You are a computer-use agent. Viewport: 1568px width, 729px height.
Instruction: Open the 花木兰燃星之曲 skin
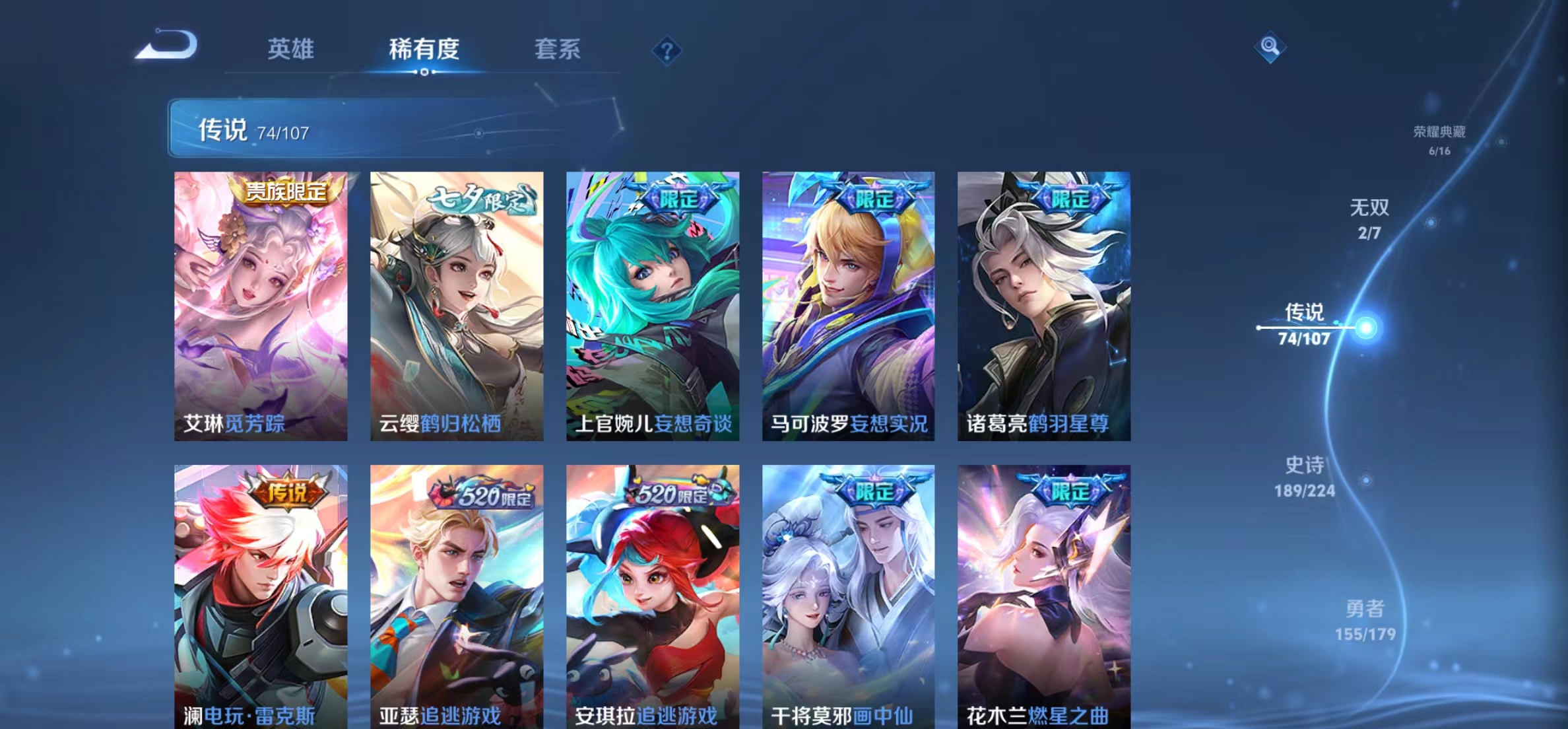[1043, 594]
